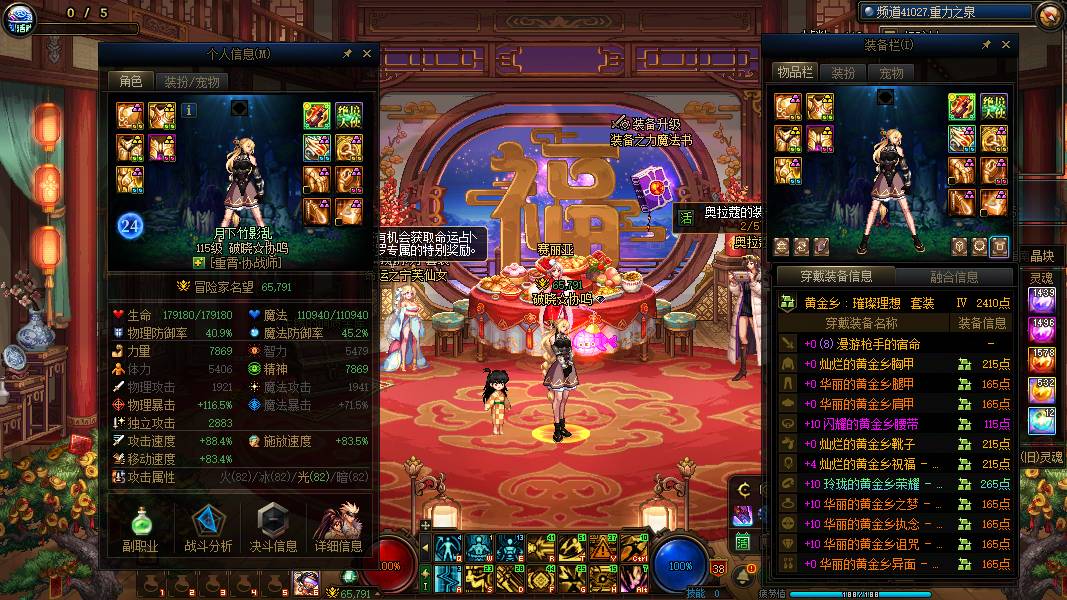Close the 个人信息 character window
This screenshot has width=1067, height=600.
click(367, 54)
